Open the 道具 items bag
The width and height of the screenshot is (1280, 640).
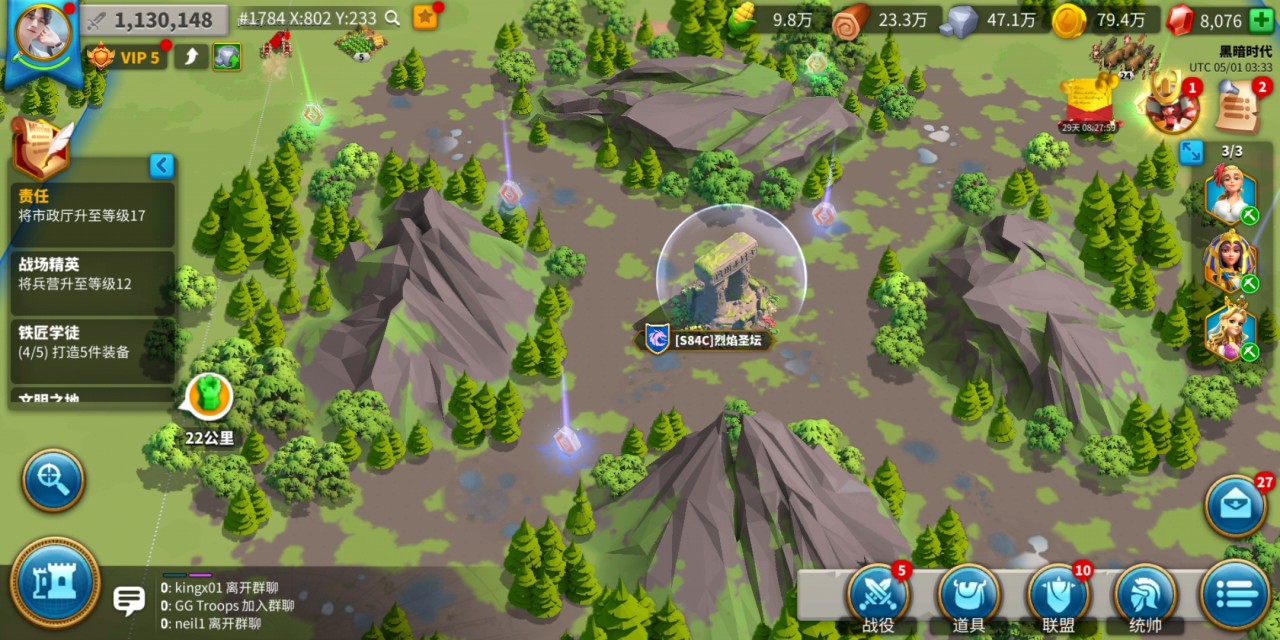[x=968, y=598]
